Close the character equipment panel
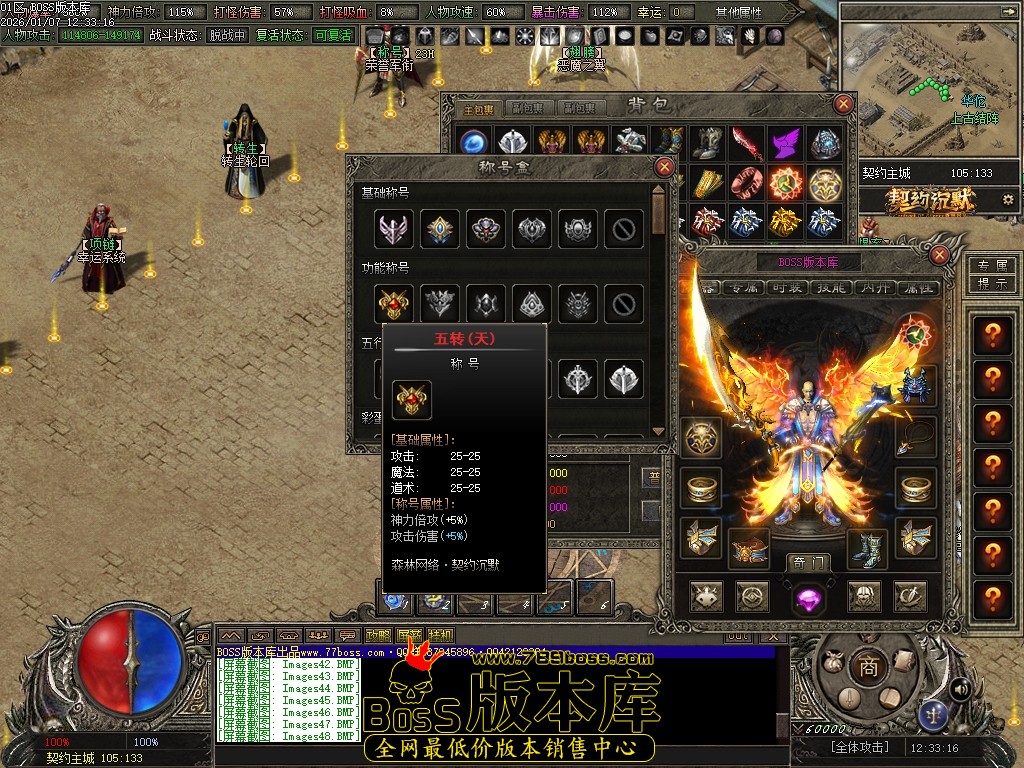 coord(939,255)
